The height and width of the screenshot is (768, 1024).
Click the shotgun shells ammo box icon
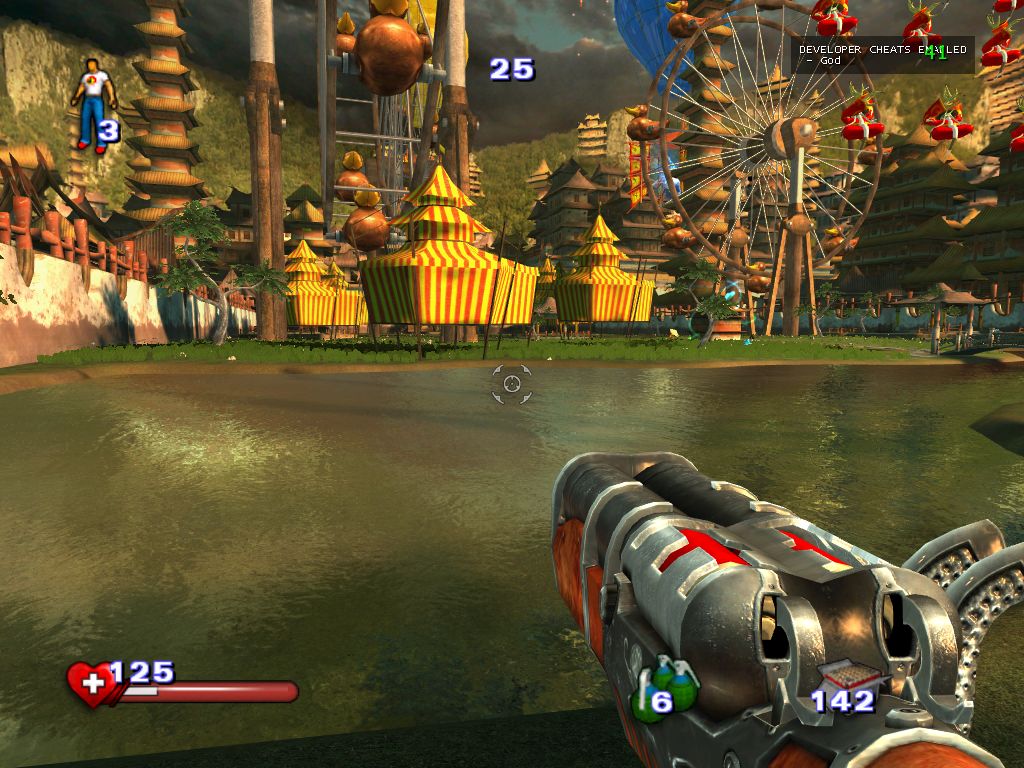(842, 676)
